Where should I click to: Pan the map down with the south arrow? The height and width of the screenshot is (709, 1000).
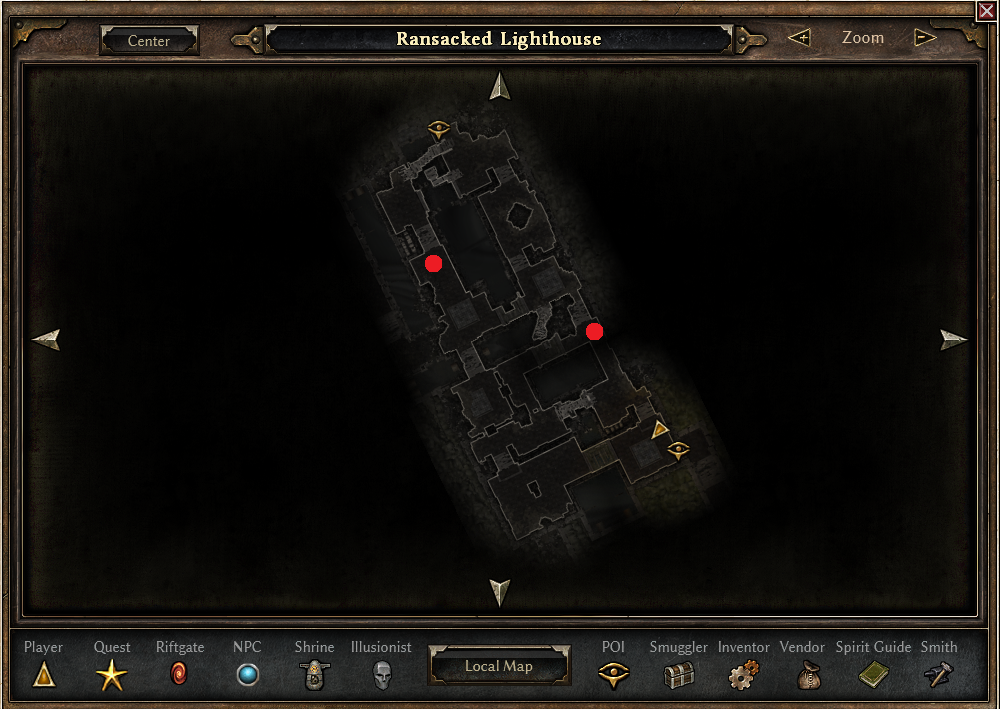500,592
